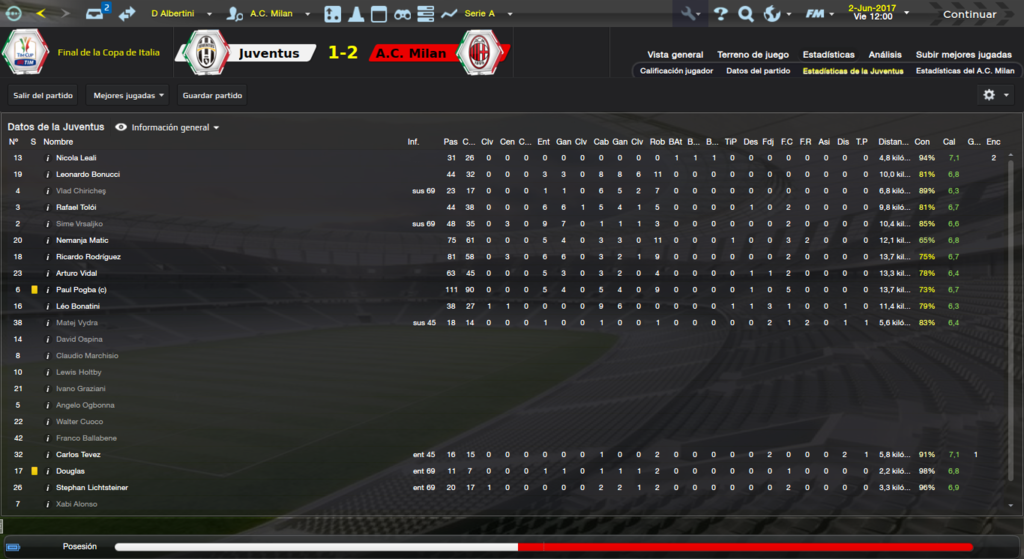Open the gear settings dropdown
The width and height of the screenshot is (1024, 559).
click(x=995, y=95)
